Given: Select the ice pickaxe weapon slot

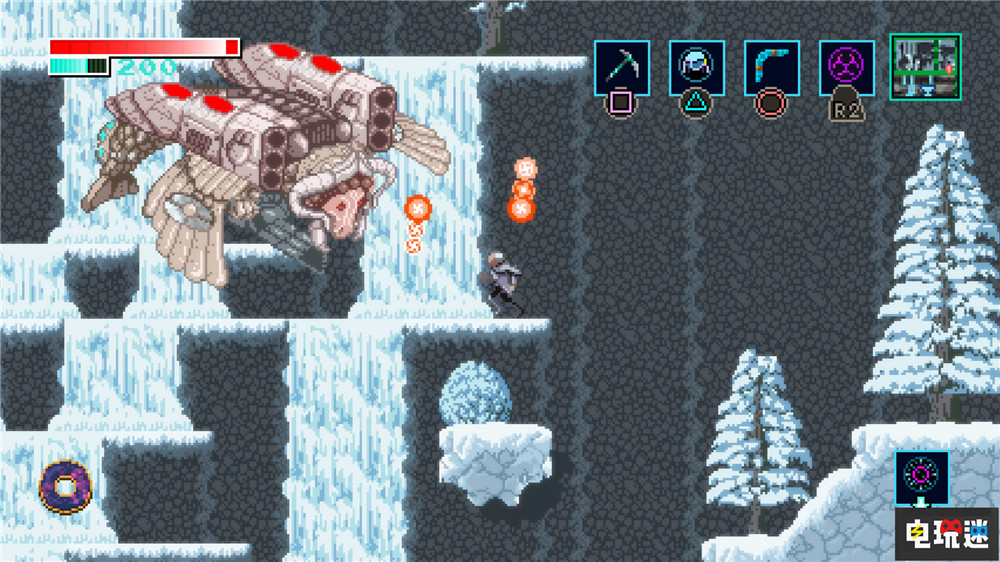Looking at the screenshot, I should coord(622,68).
